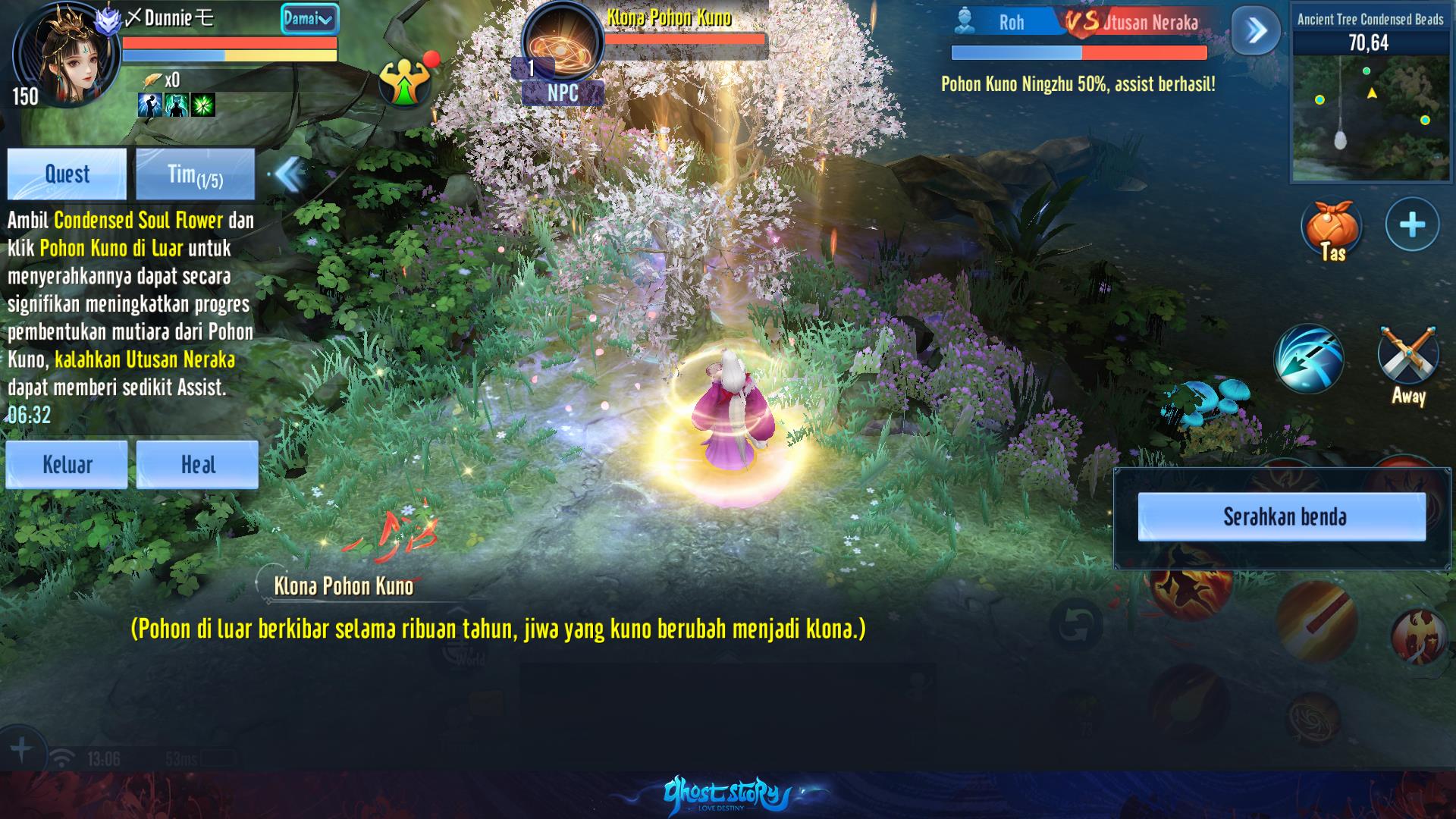Image resolution: width=1456 pixels, height=819 pixels.
Task: Use the Heal button
Action: click(x=197, y=464)
